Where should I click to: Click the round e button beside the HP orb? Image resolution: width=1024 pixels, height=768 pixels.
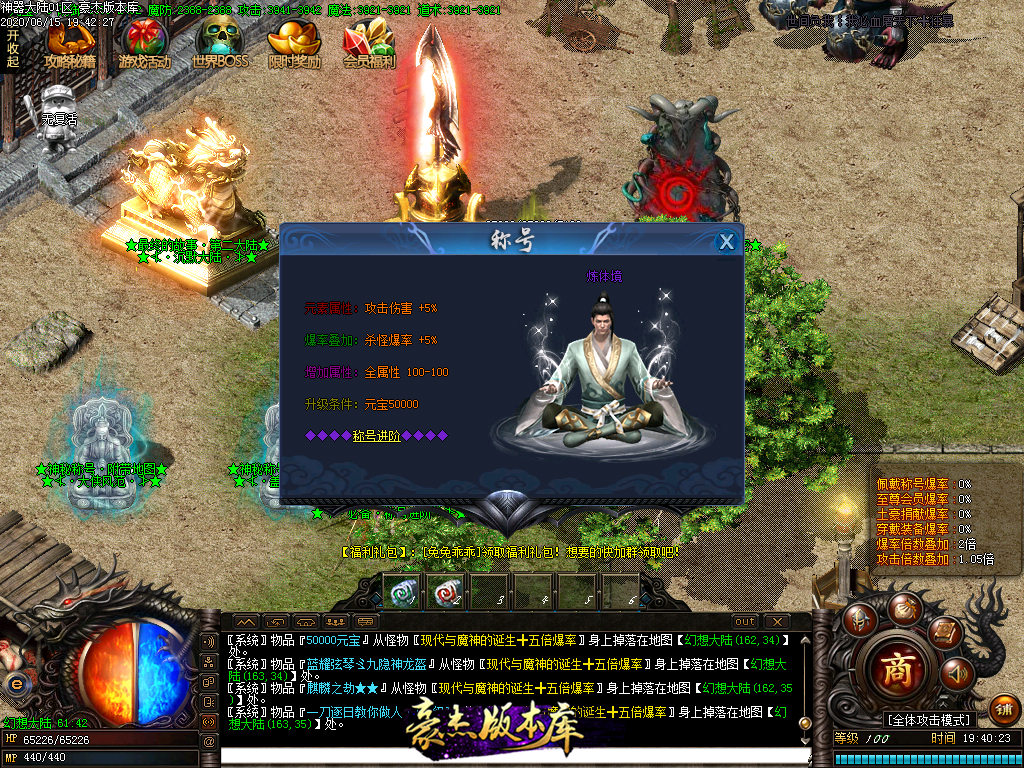point(16,683)
